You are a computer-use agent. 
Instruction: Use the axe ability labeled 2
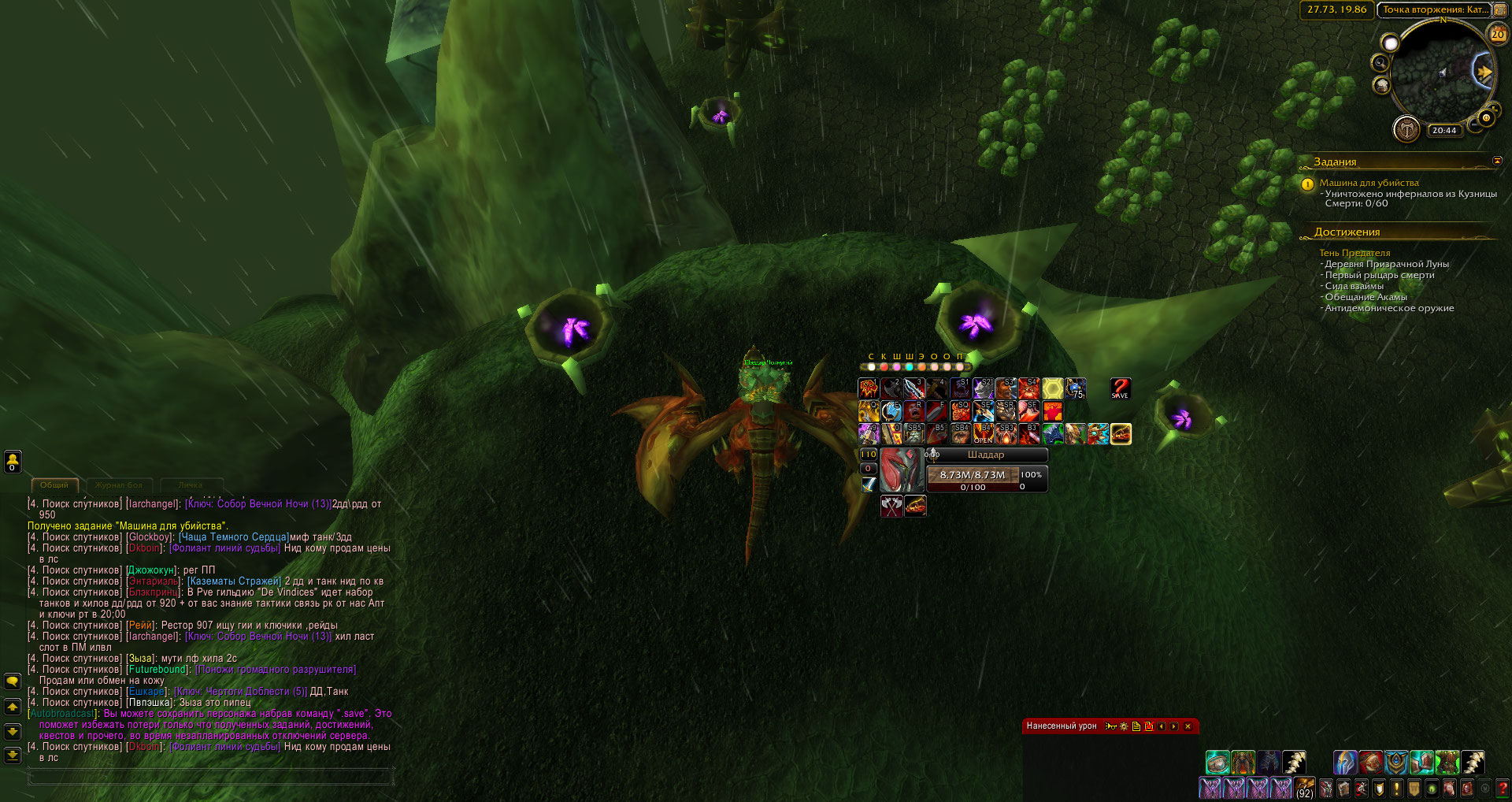point(891,388)
